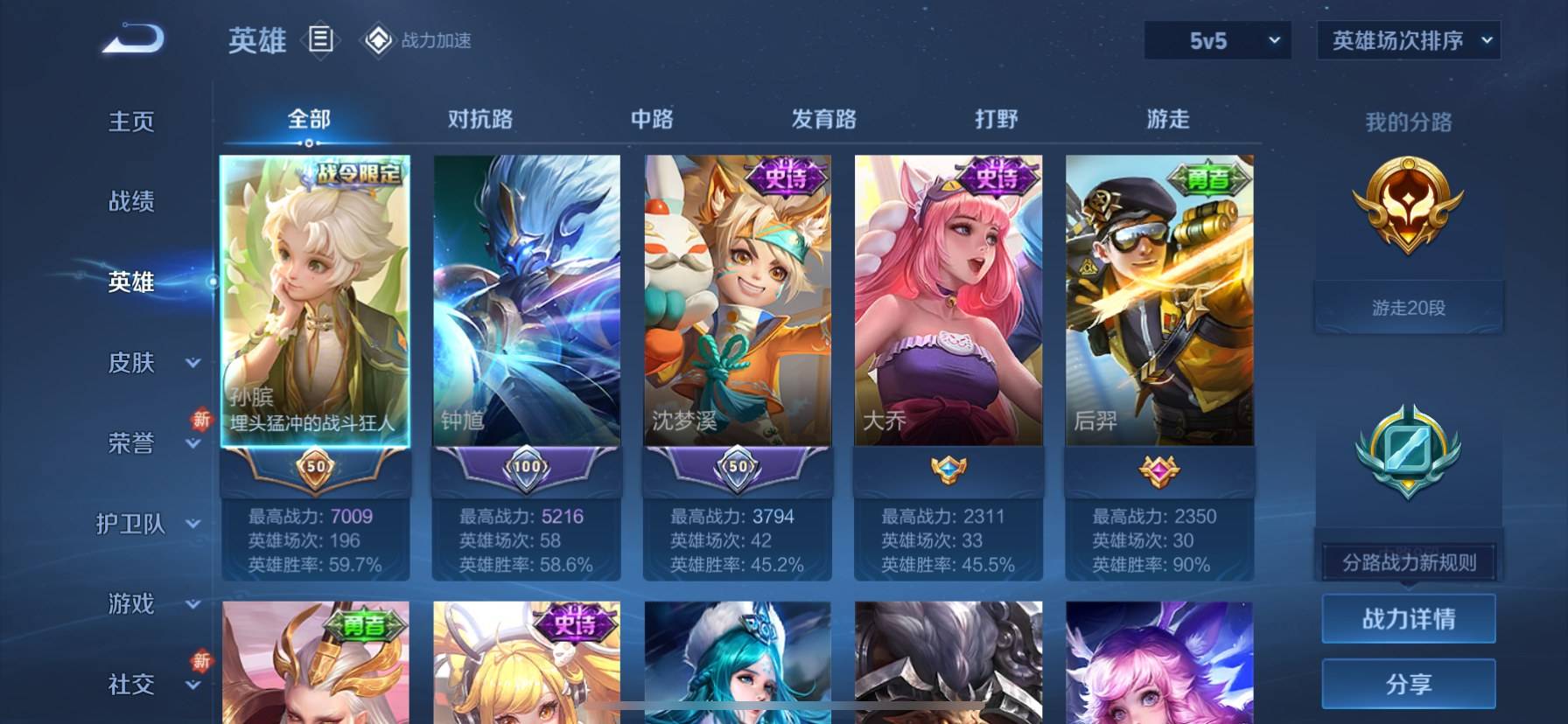Open the 战绩 match record section
Image resolution: width=1568 pixels, height=724 pixels.
pyautogui.click(x=131, y=202)
